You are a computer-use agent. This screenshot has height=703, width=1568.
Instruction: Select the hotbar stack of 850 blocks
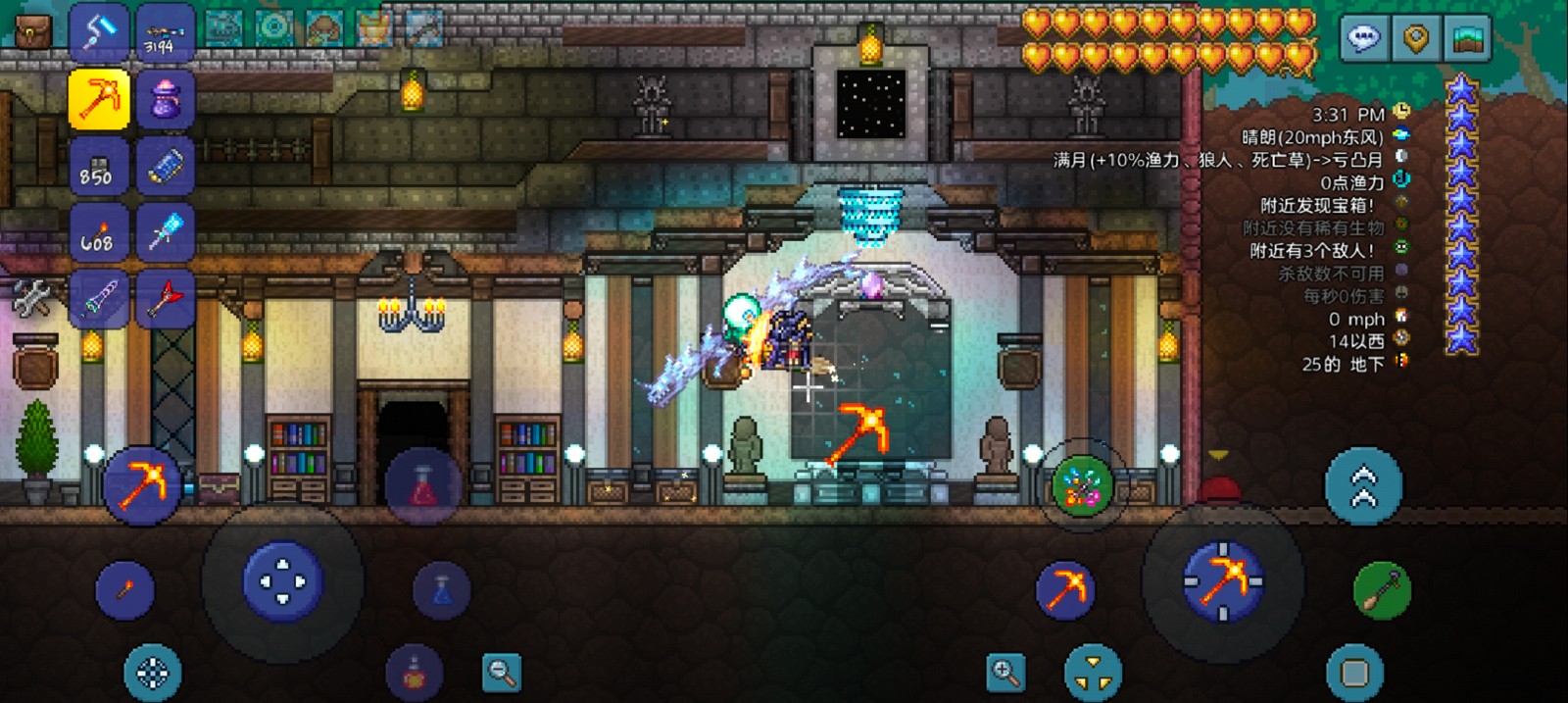point(99,165)
